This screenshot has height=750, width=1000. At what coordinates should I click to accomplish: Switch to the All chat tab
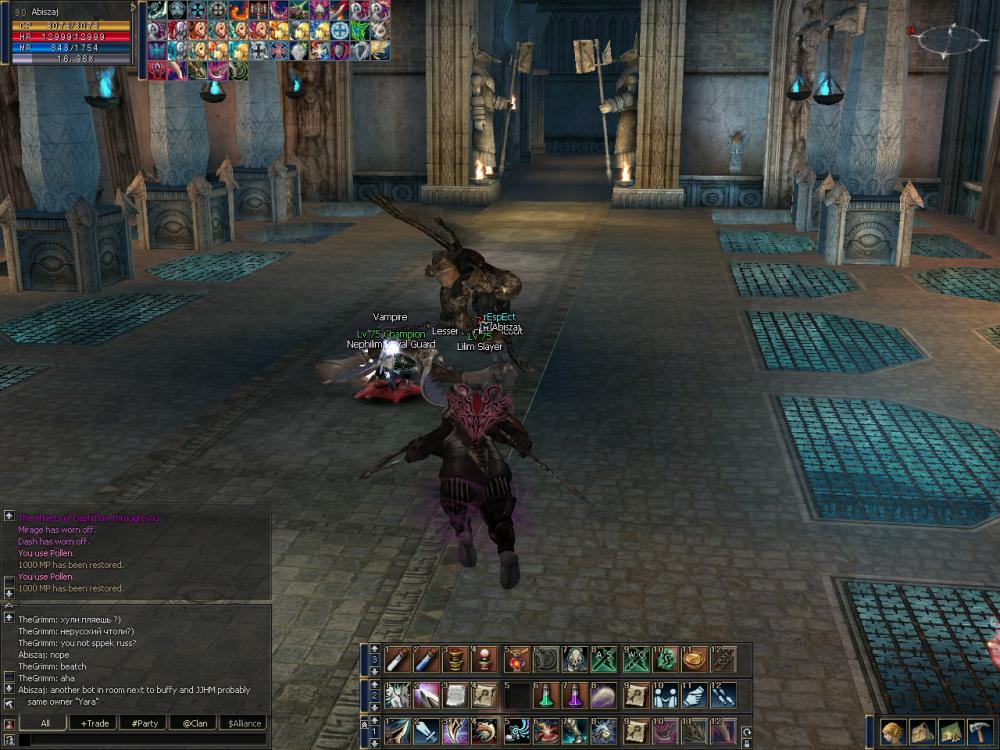coord(45,723)
